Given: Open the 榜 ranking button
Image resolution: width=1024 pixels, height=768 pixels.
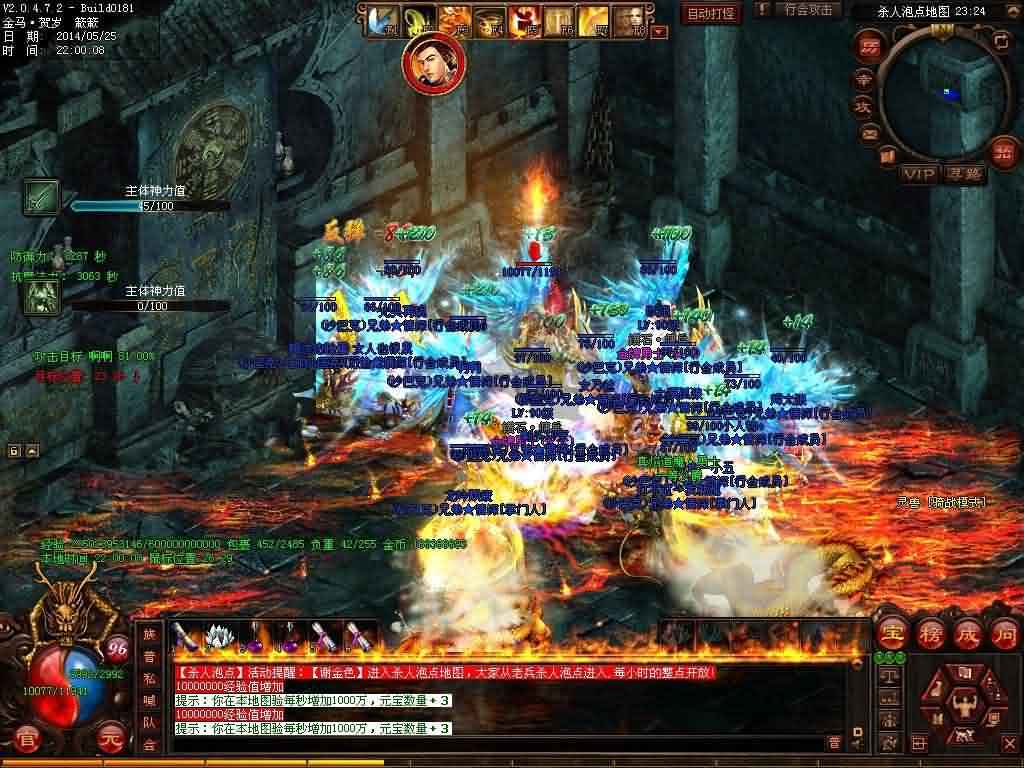Looking at the screenshot, I should (x=929, y=633).
